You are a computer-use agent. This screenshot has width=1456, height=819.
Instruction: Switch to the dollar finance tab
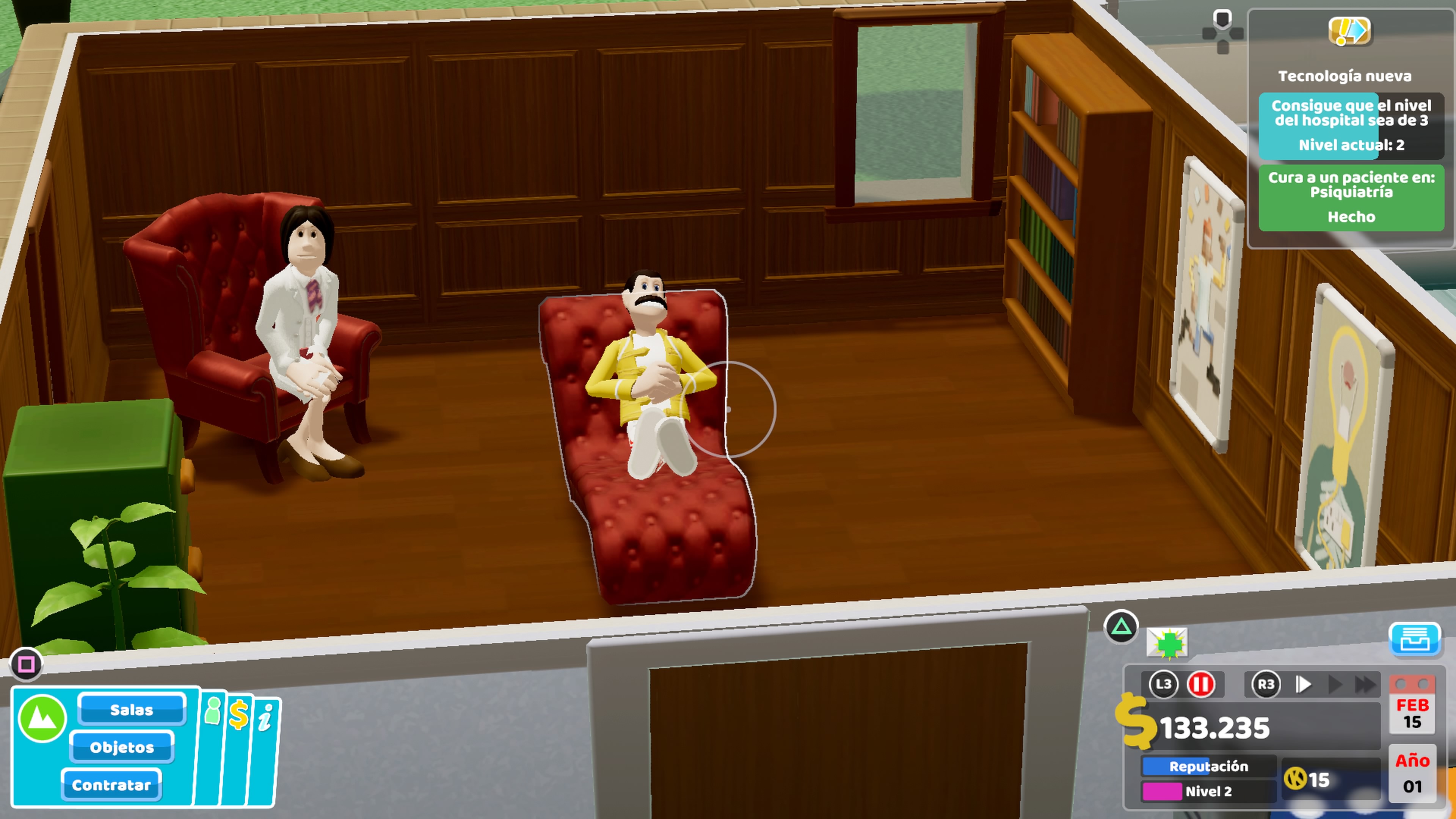pyautogui.click(x=238, y=715)
